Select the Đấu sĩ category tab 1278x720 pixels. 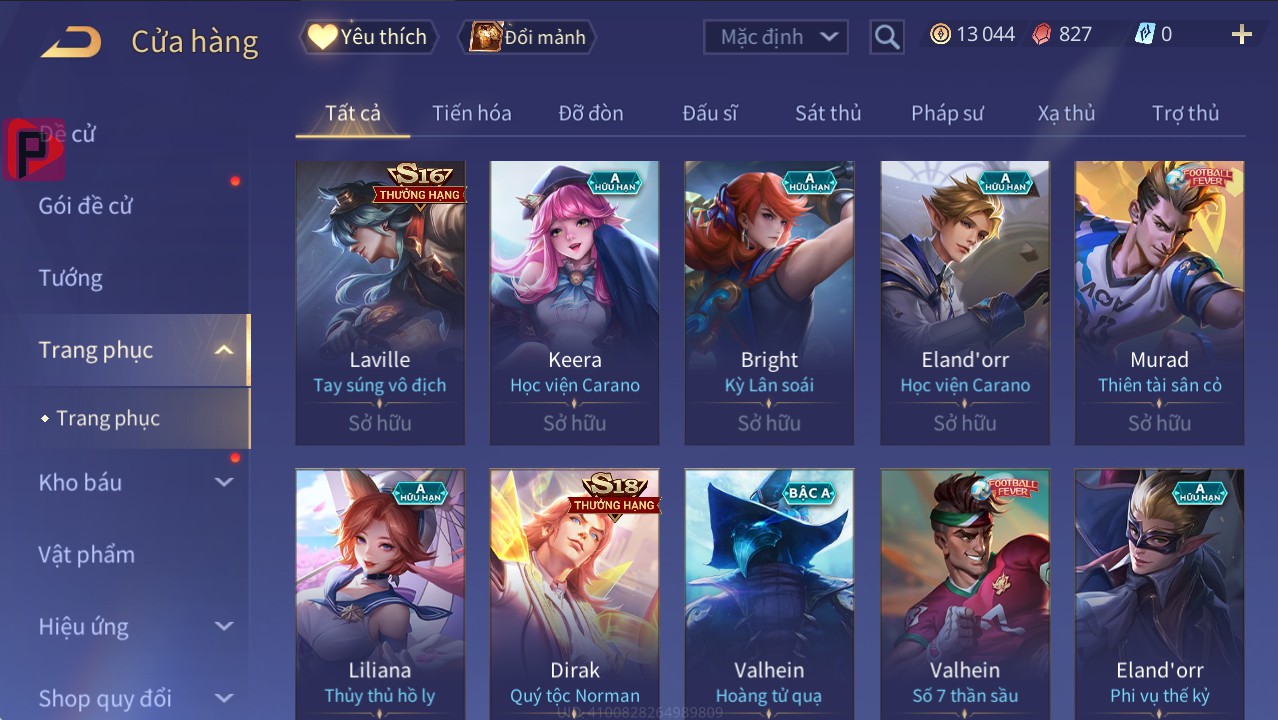tap(710, 113)
